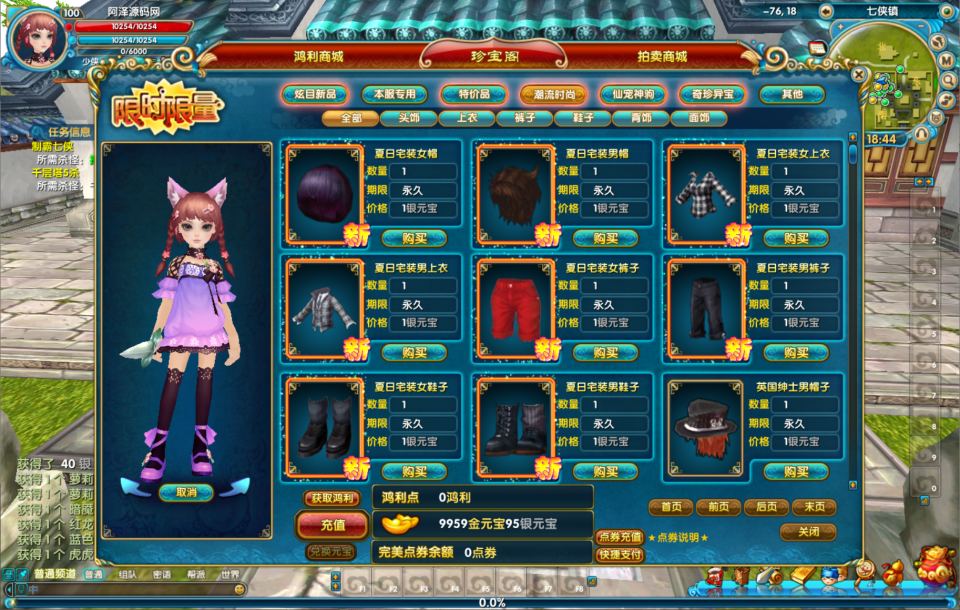Viewport: 960px width, 610px height.
Task: Close the shop with 关闭 button
Action: coord(808,532)
